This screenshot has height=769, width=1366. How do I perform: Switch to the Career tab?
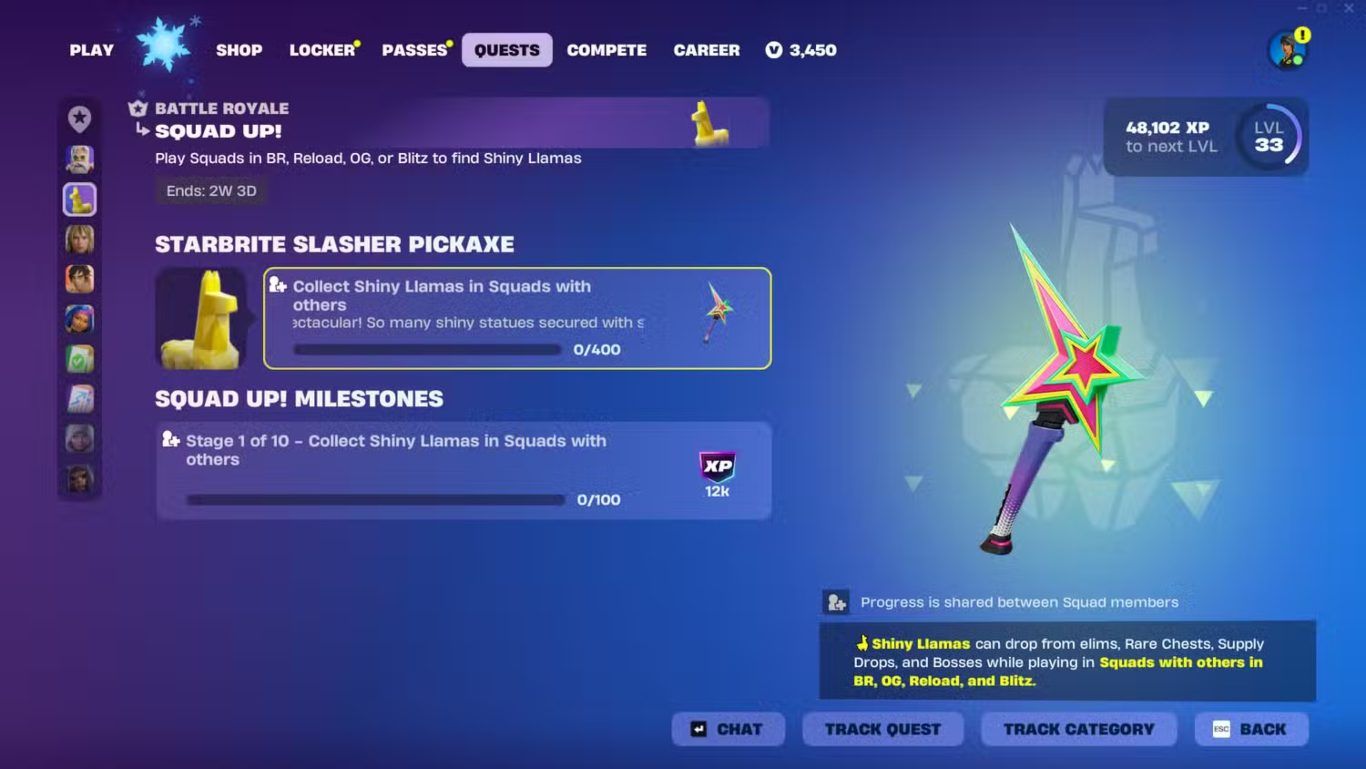pyautogui.click(x=706, y=50)
